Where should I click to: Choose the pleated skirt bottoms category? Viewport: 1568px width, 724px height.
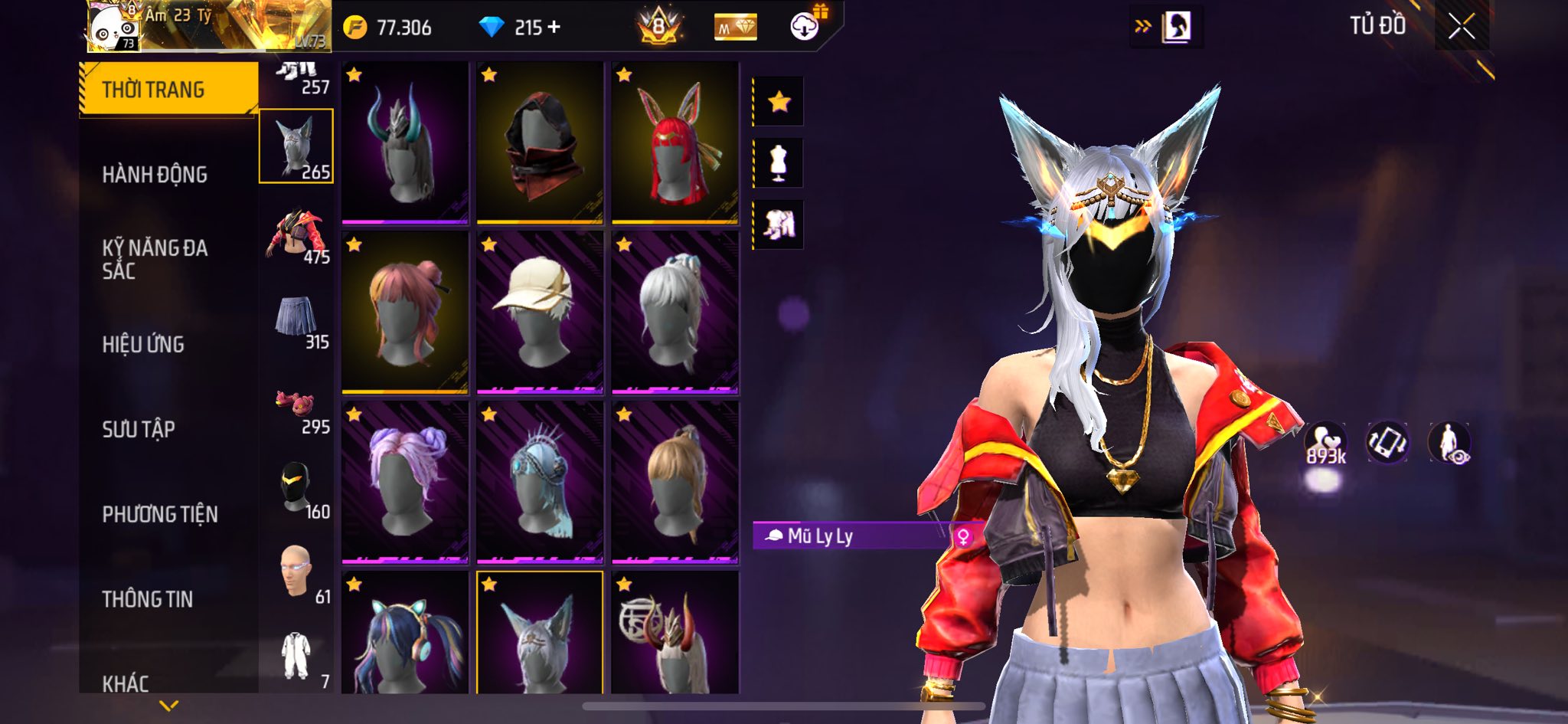click(297, 320)
